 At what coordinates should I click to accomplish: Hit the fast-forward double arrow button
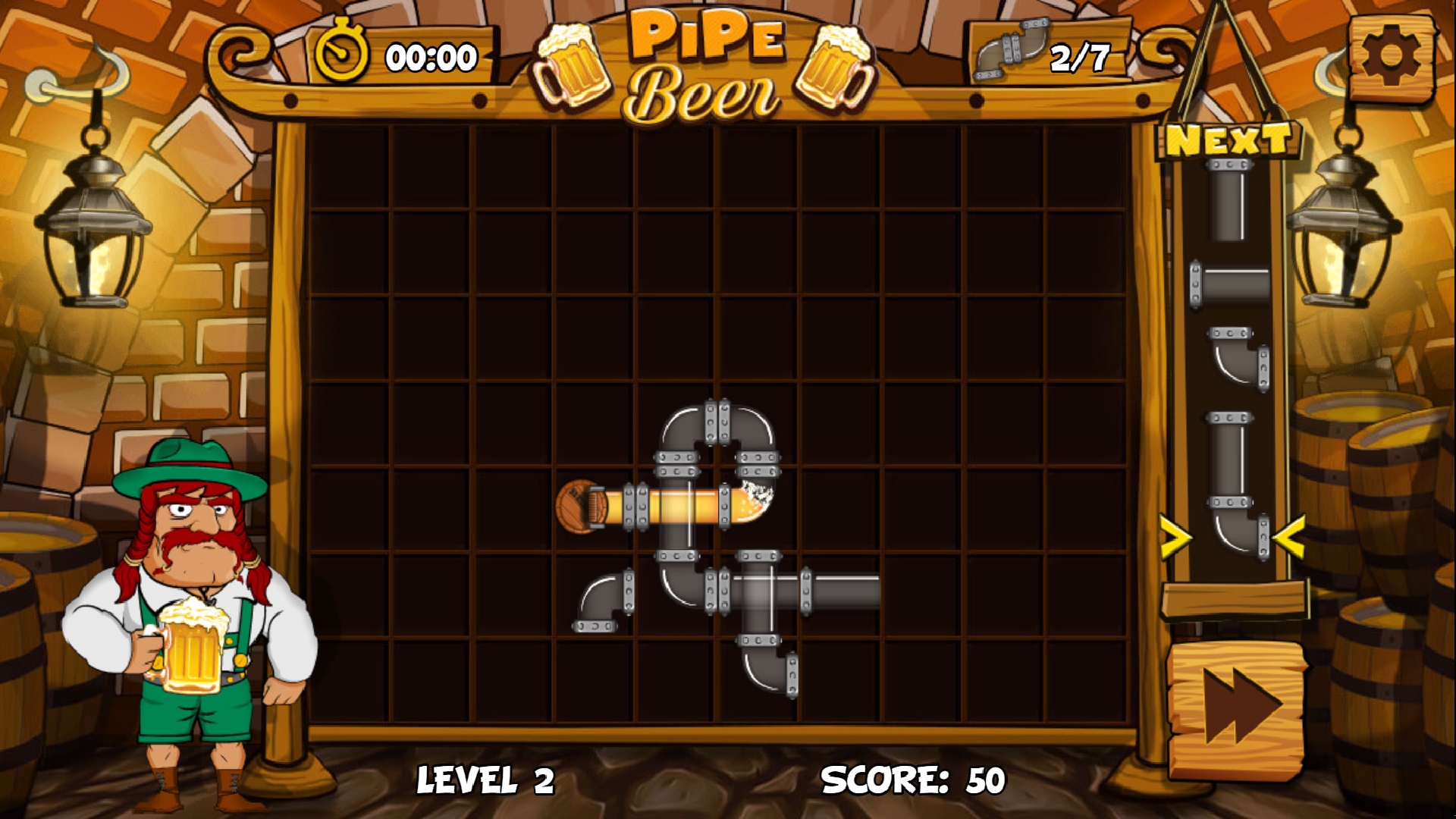coord(1238,709)
